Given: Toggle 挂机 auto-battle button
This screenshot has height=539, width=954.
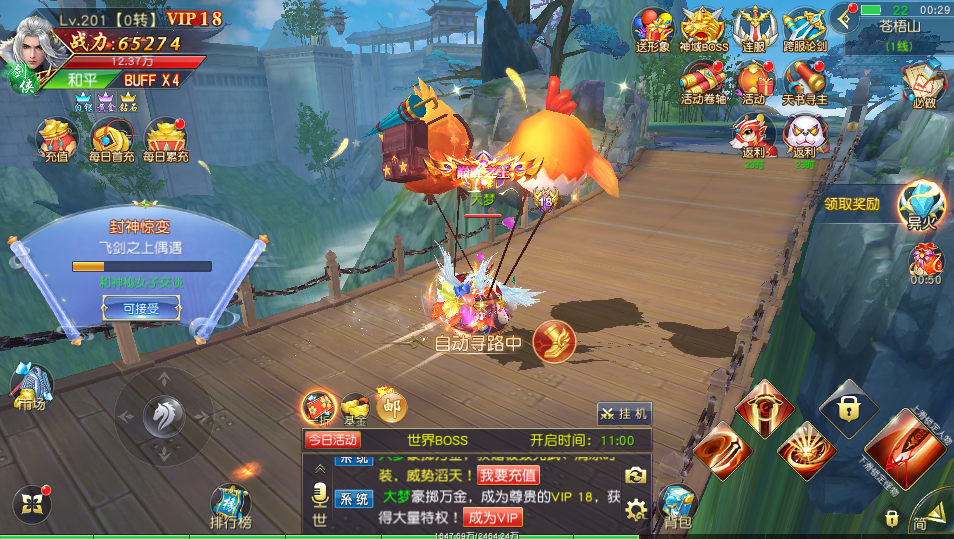Looking at the screenshot, I should tap(624, 413).
